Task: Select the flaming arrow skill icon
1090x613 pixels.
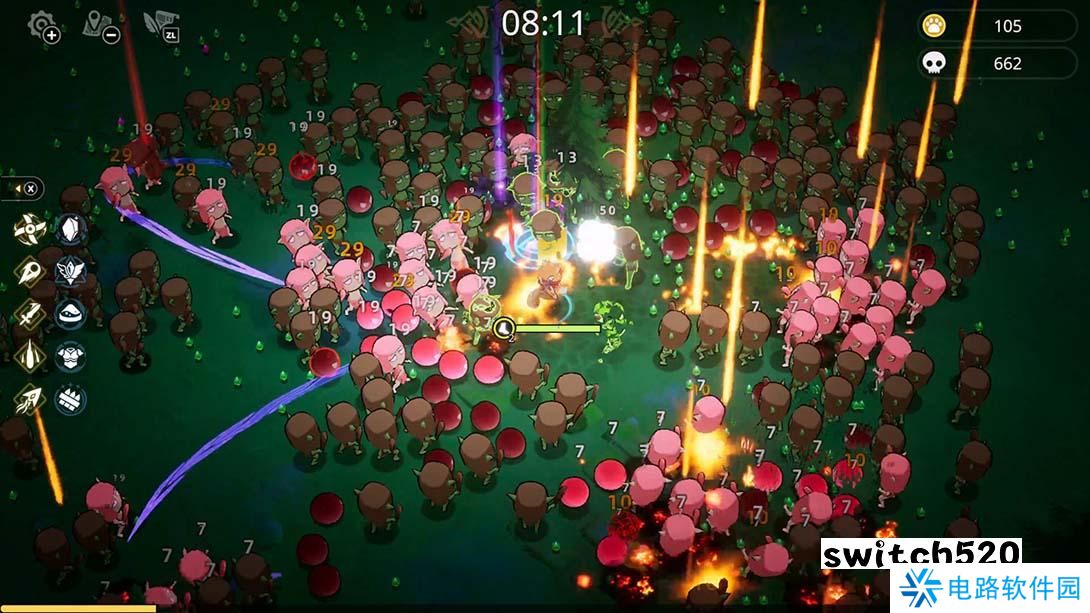Action: coord(29,400)
